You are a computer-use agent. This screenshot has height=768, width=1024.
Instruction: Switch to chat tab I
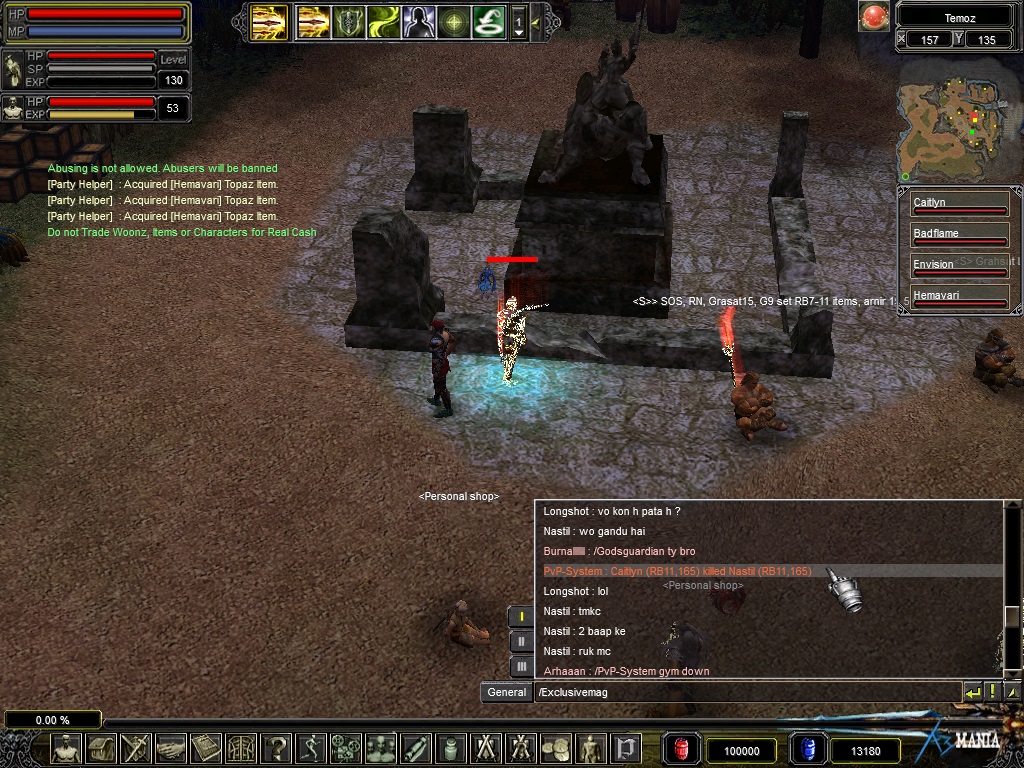(521, 617)
